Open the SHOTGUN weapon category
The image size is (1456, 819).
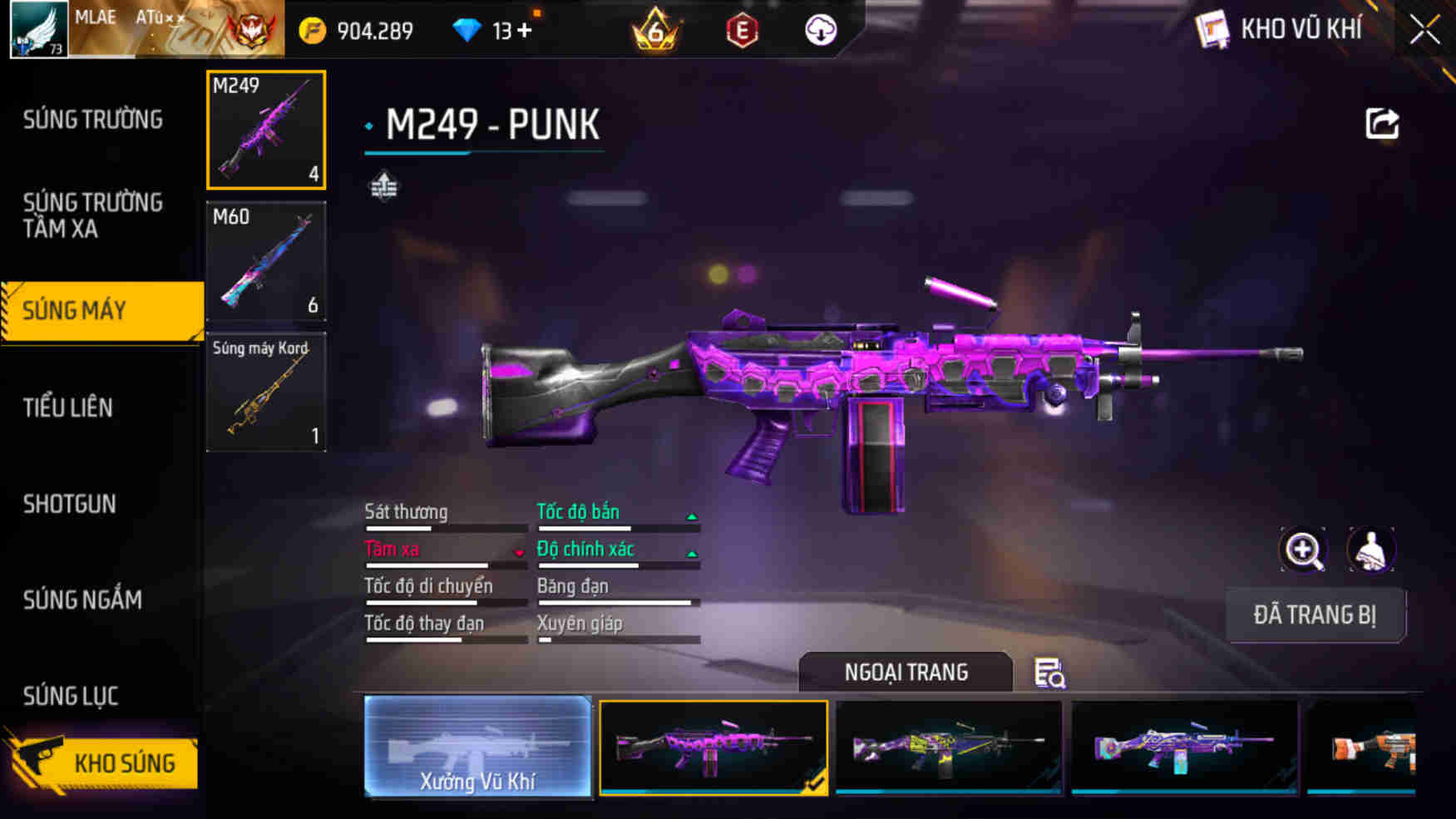pyautogui.click(x=72, y=505)
